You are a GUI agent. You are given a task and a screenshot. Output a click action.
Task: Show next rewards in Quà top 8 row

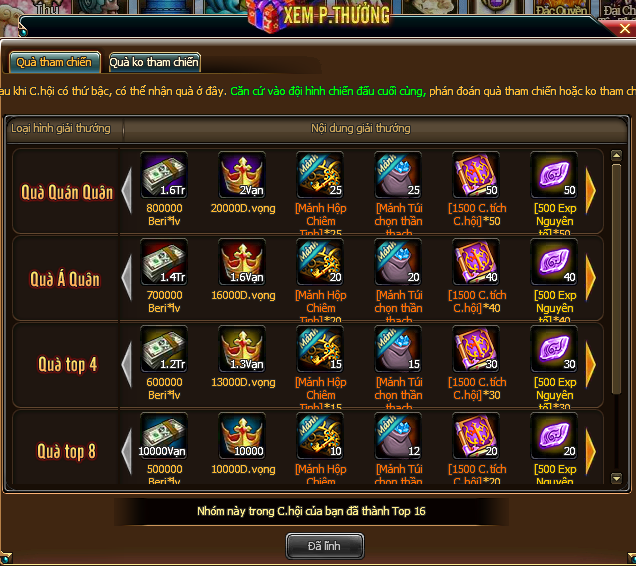click(591, 450)
